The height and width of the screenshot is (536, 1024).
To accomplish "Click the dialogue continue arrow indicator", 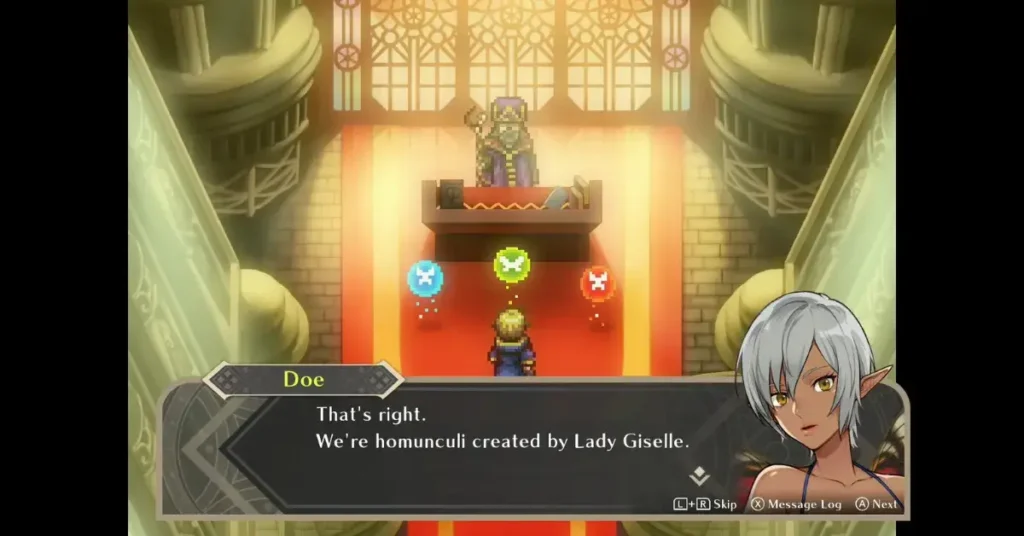I will point(699,476).
